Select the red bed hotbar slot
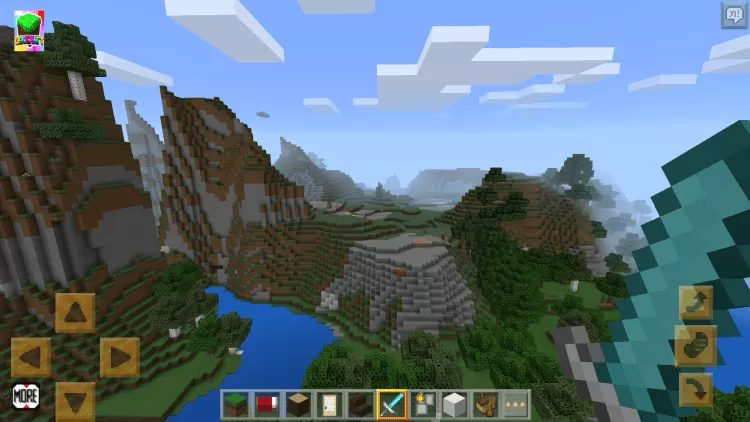This screenshot has width=750, height=422. point(266,404)
